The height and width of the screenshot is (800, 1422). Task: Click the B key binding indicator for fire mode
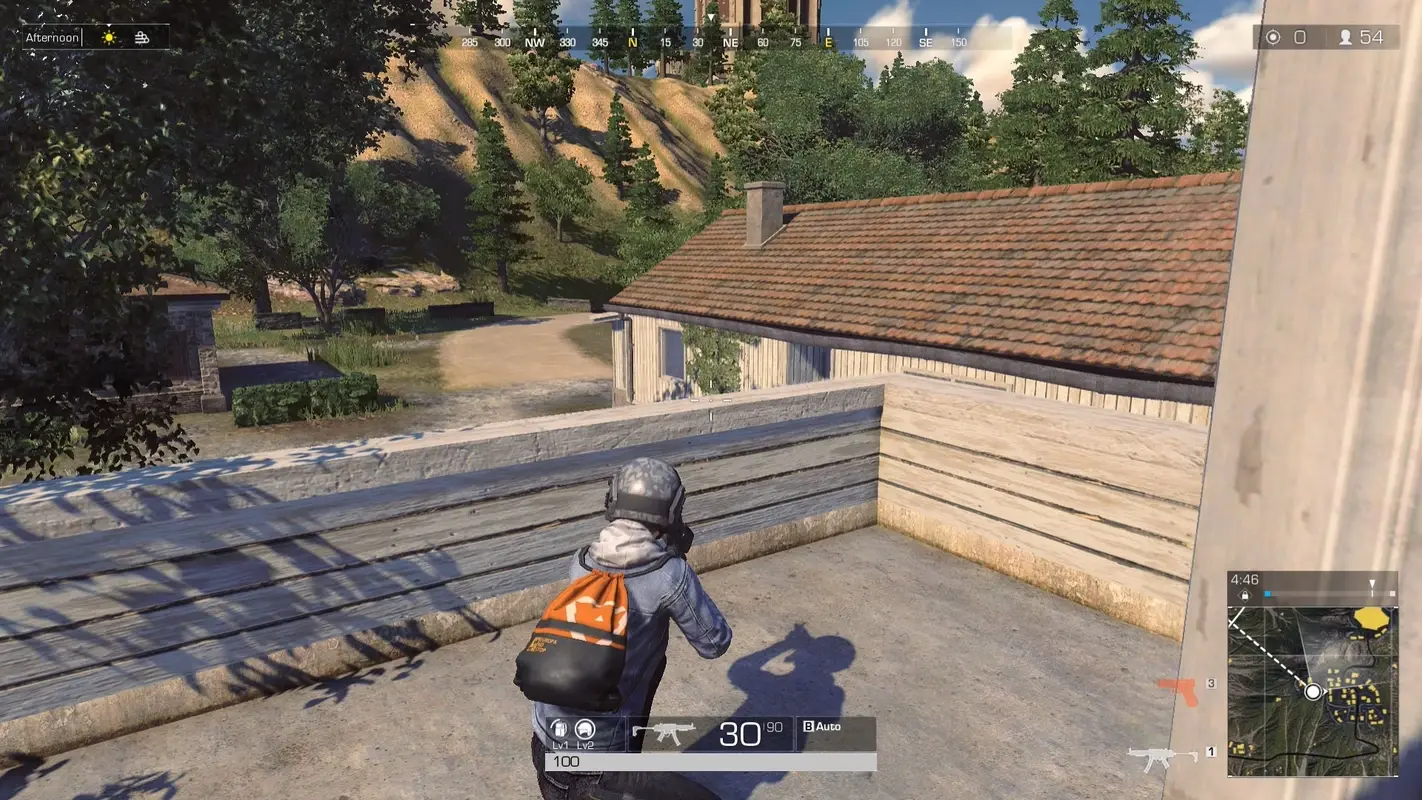click(809, 726)
